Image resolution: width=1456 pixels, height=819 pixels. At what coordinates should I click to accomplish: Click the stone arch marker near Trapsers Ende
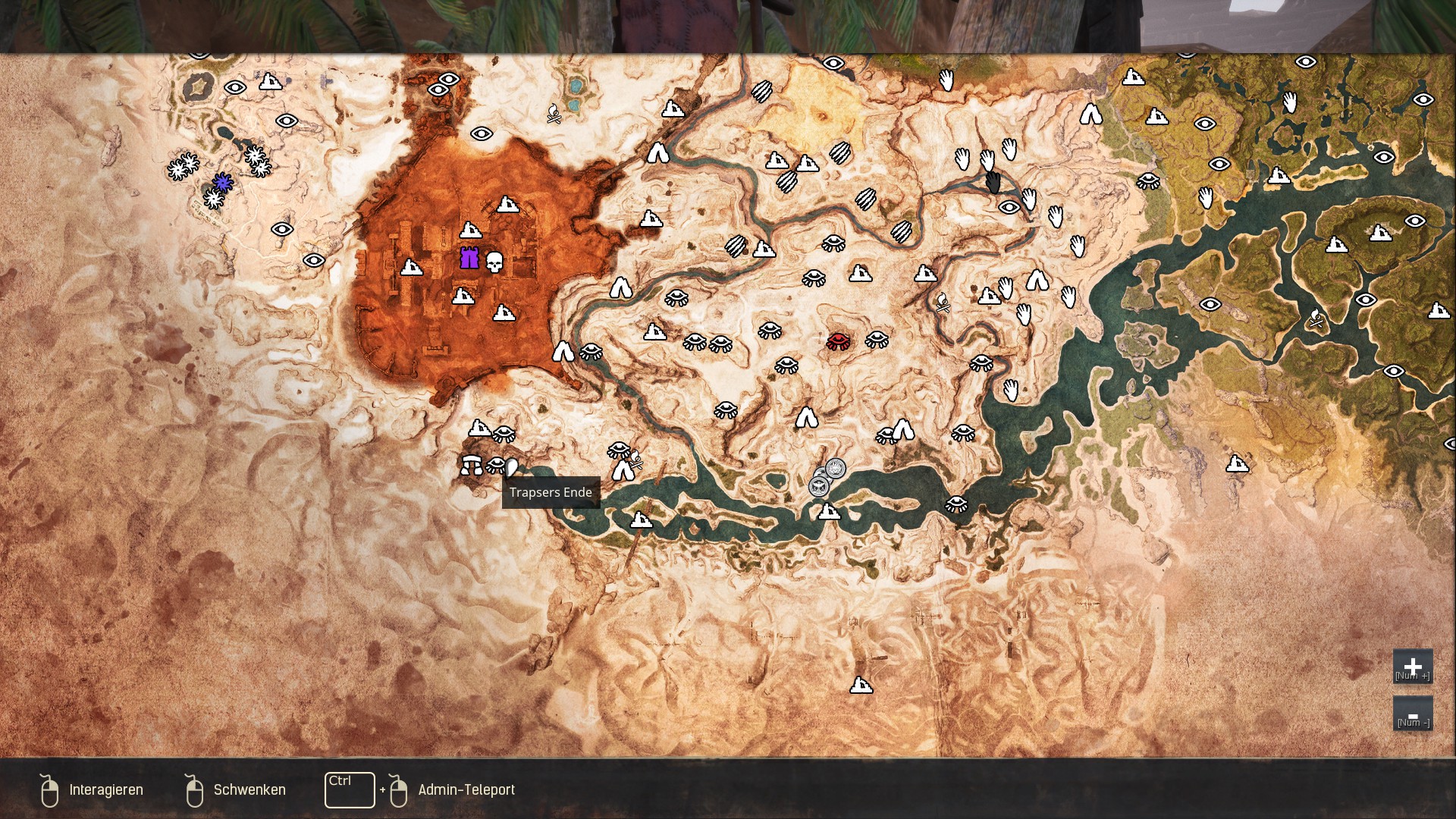(x=471, y=464)
